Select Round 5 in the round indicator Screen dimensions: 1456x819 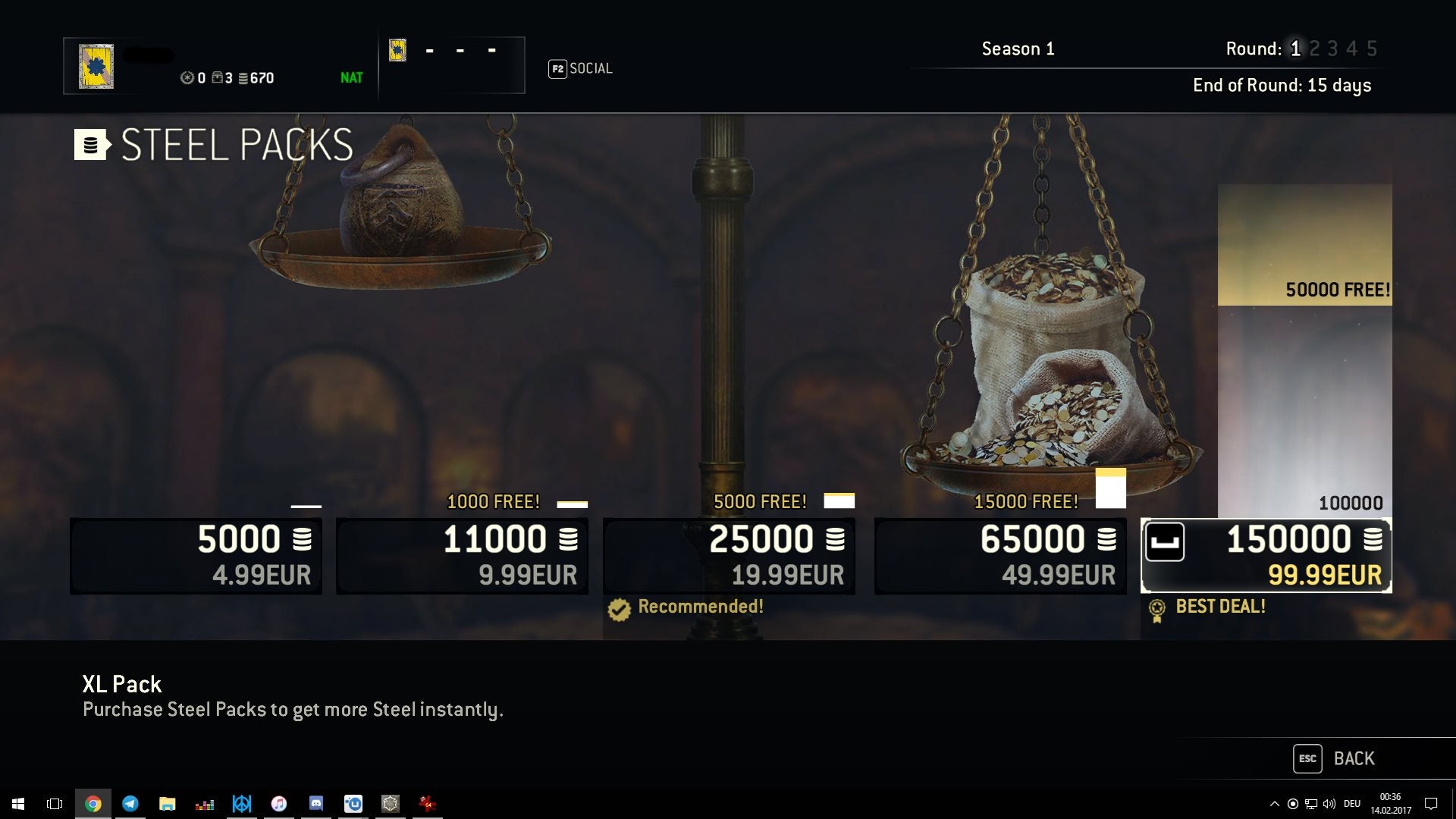click(x=1371, y=48)
